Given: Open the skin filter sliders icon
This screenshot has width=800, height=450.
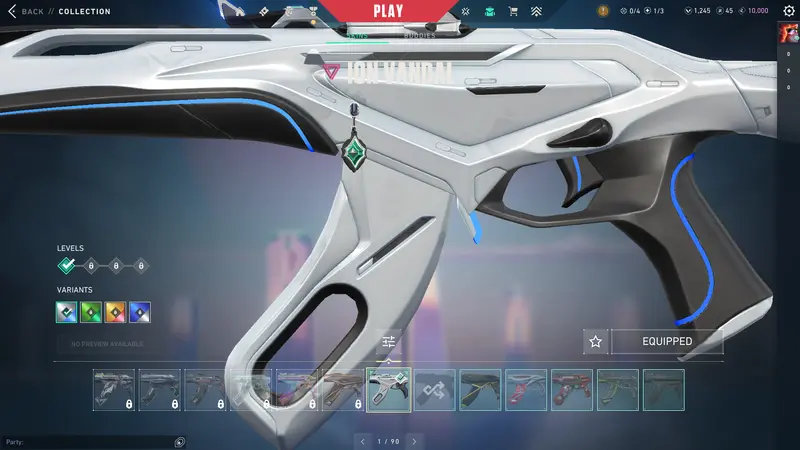Looking at the screenshot, I should (389, 343).
